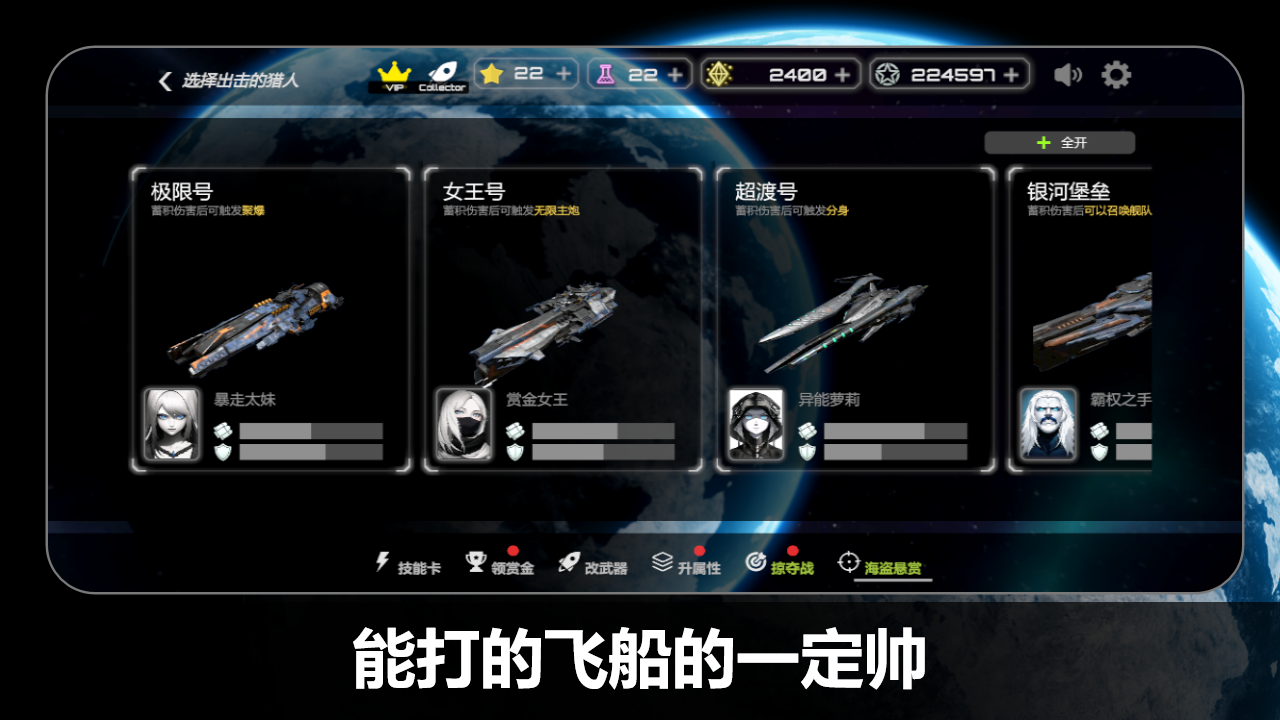
Task: Go back with the arrow next to 选择出击的猎人
Action: click(163, 79)
